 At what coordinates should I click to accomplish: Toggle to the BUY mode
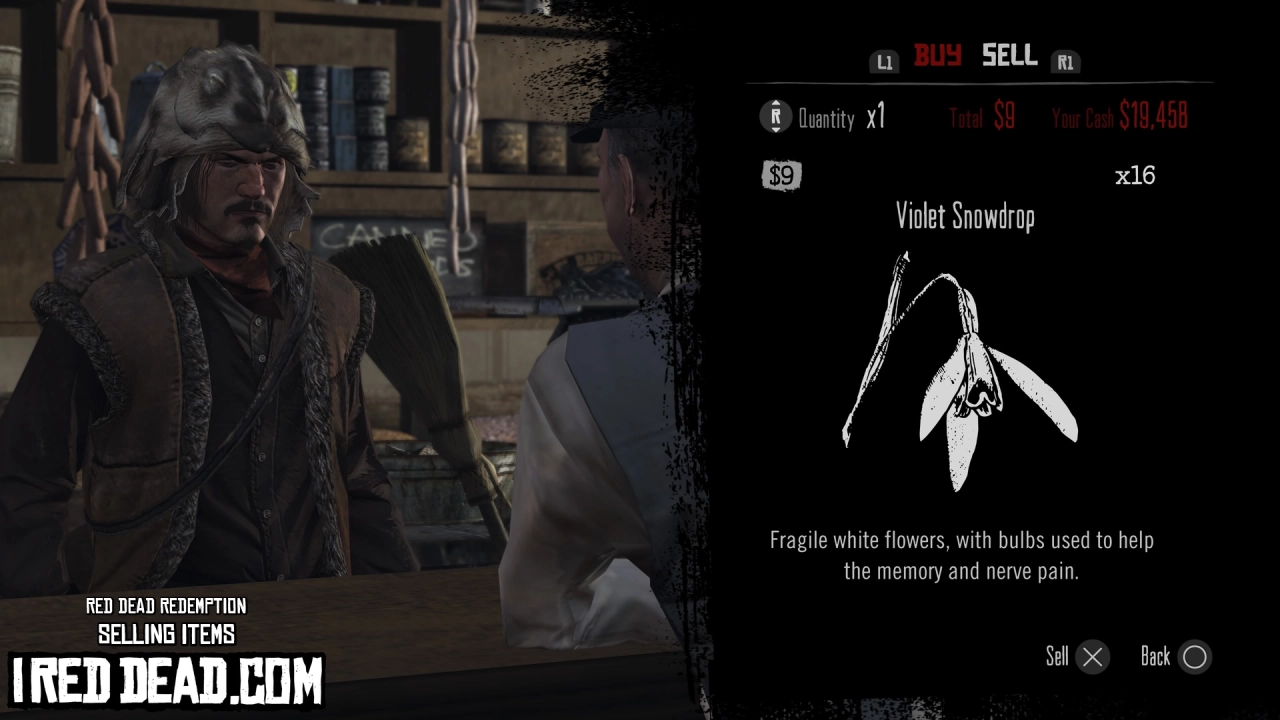pyautogui.click(x=935, y=57)
